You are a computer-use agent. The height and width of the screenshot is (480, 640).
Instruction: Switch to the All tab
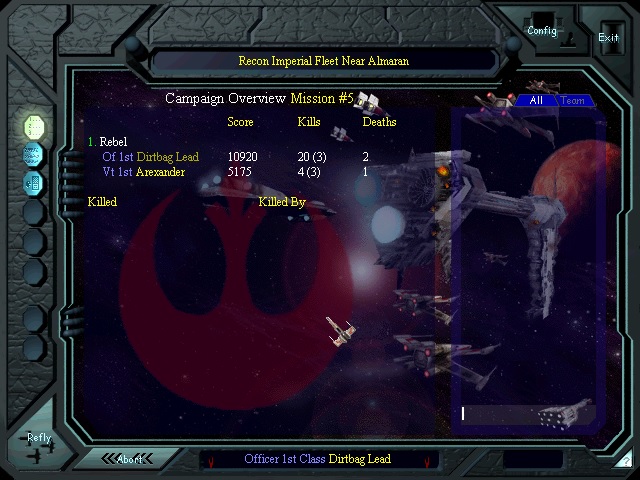(x=536, y=101)
